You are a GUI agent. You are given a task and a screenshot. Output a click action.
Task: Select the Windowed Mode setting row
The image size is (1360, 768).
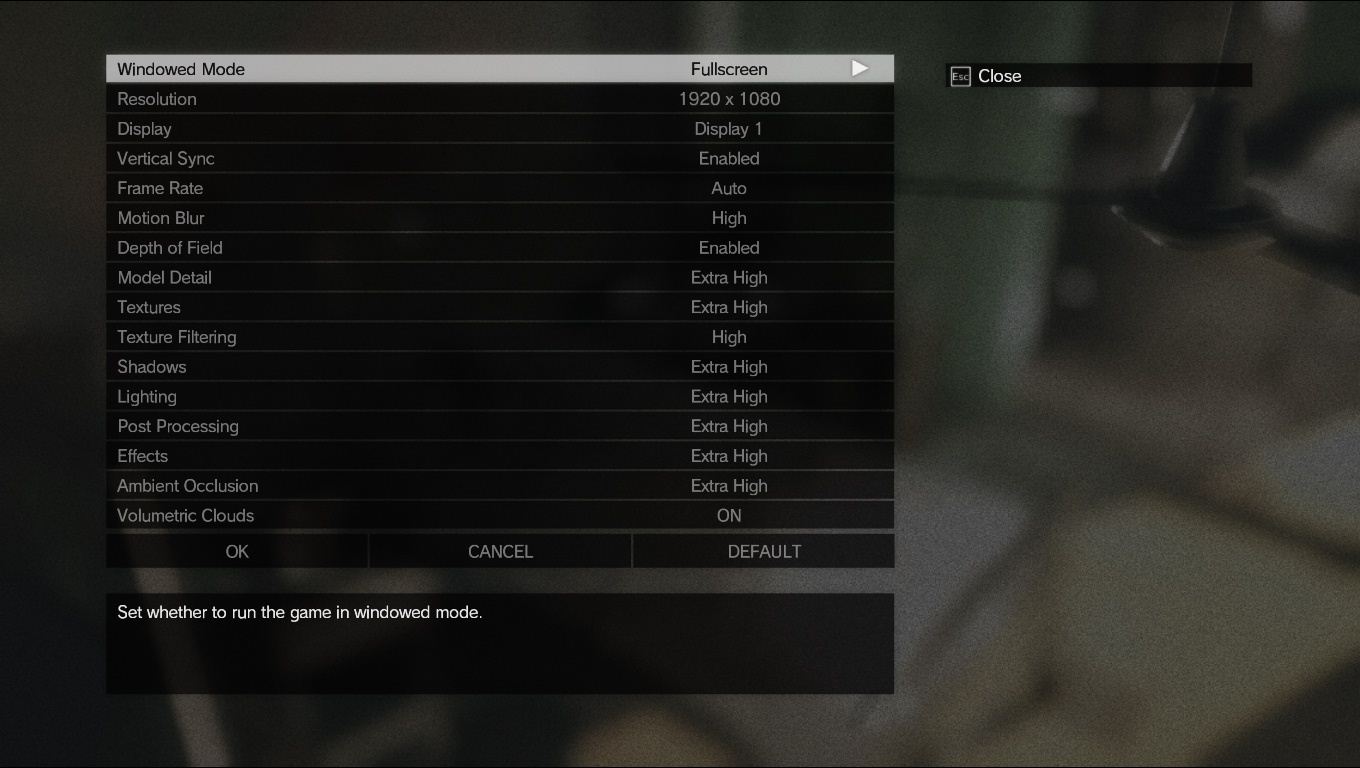[x=500, y=69]
